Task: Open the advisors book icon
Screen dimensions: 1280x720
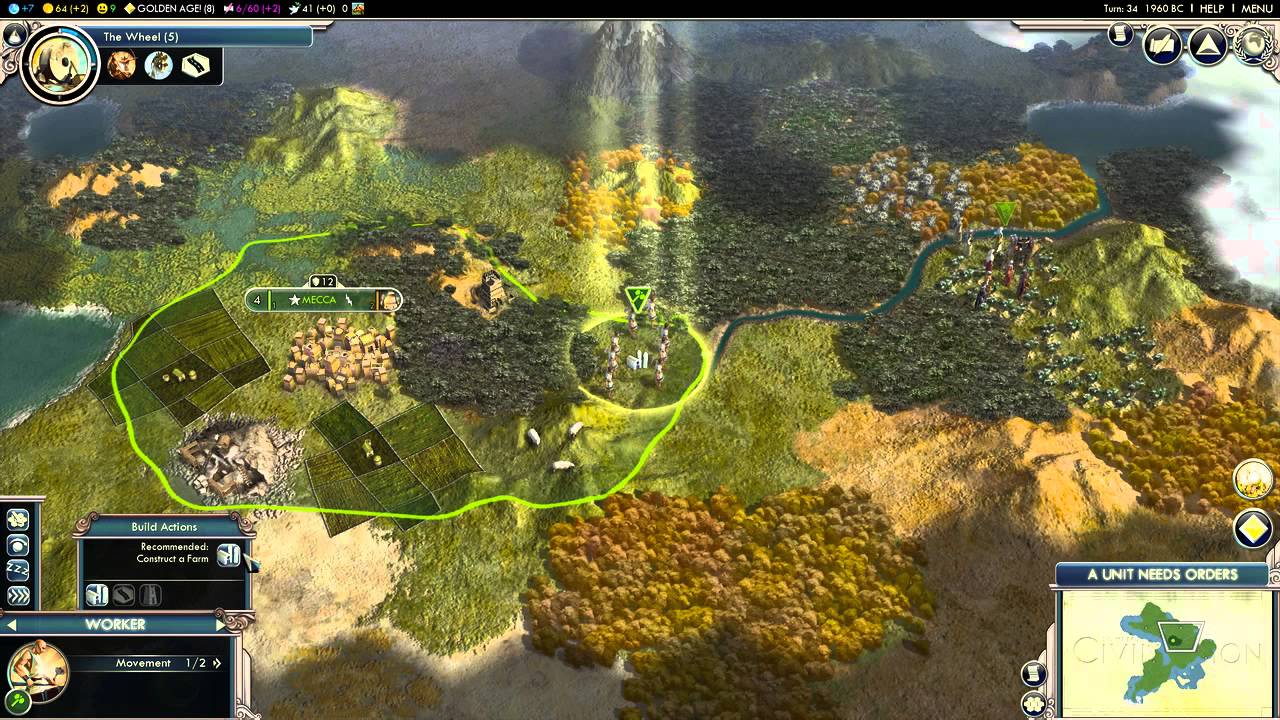Action: tap(1163, 46)
